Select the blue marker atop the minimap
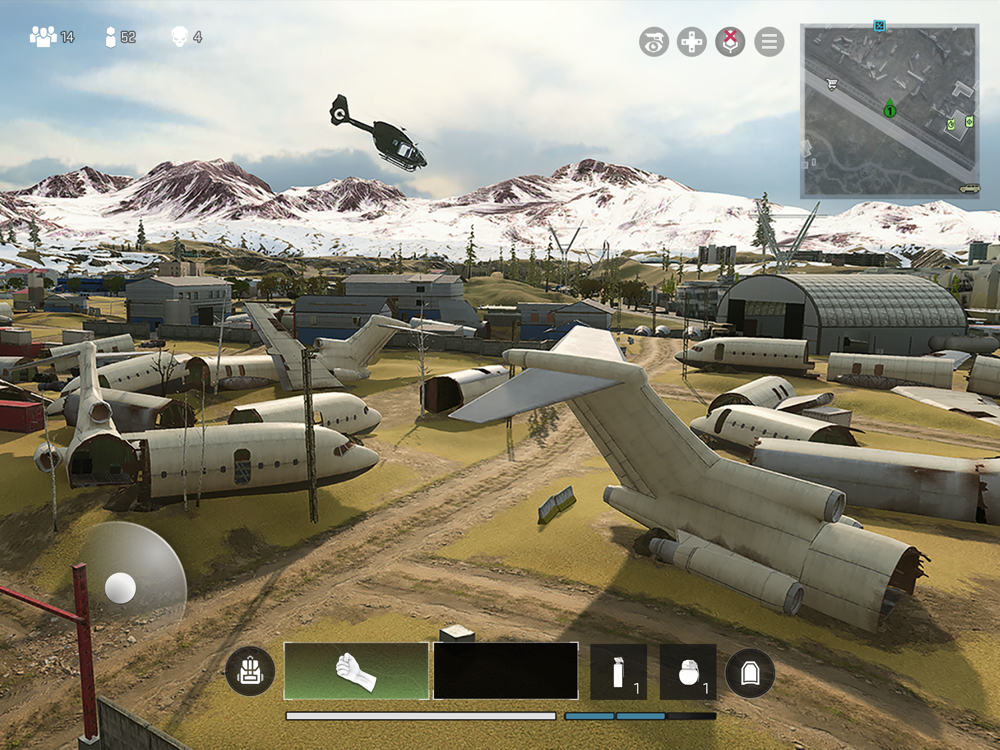1000x750 pixels. click(x=879, y=24)
